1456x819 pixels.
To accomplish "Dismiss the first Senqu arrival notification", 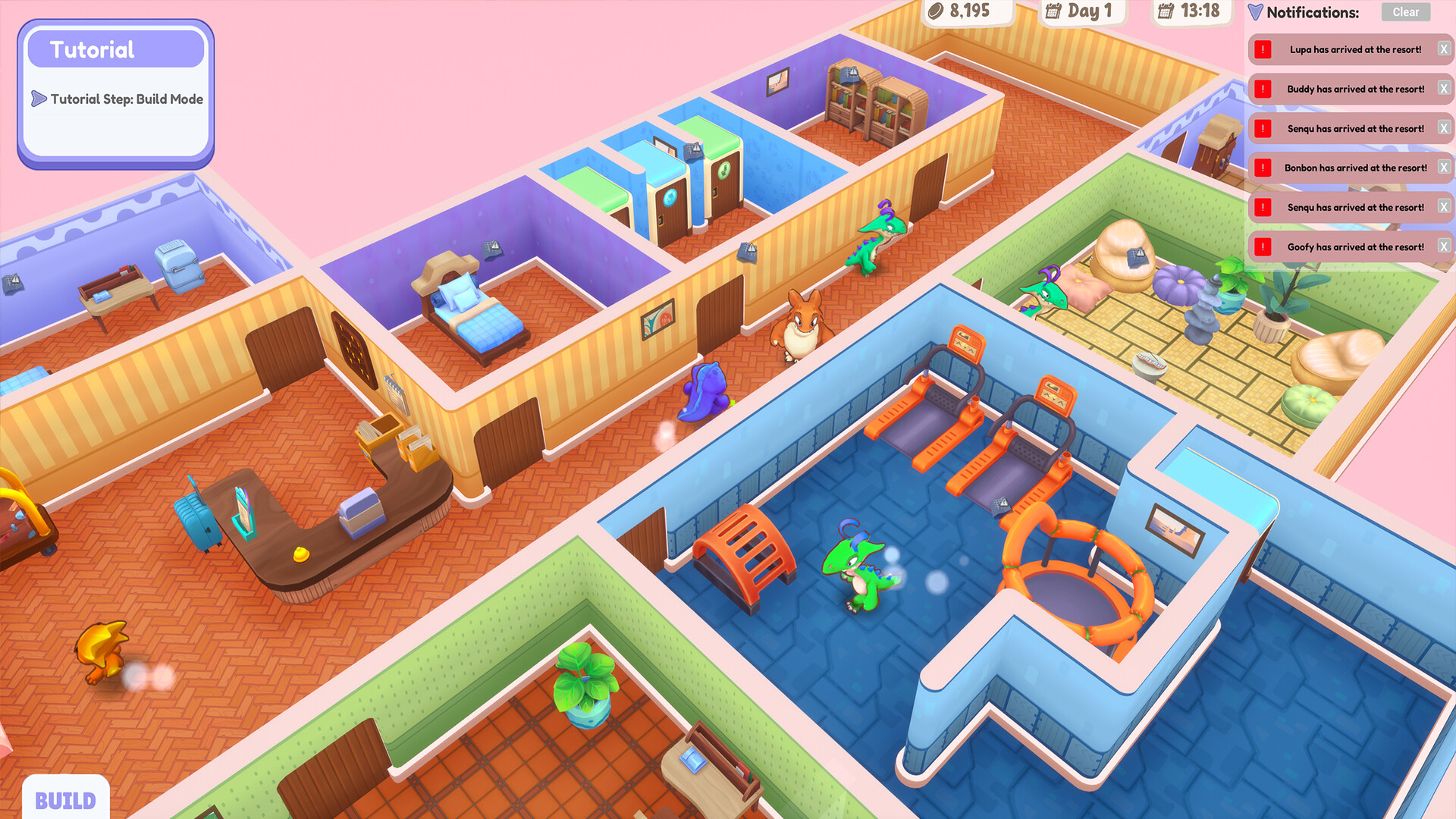I will coord(1445,128).
